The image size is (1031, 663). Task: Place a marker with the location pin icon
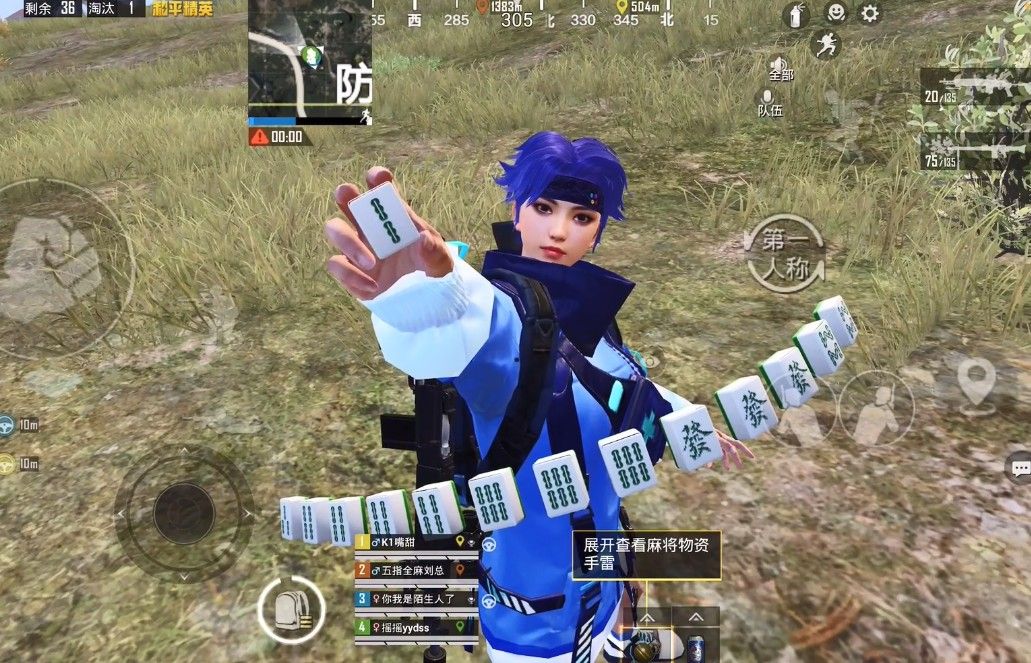click(976, 381)
